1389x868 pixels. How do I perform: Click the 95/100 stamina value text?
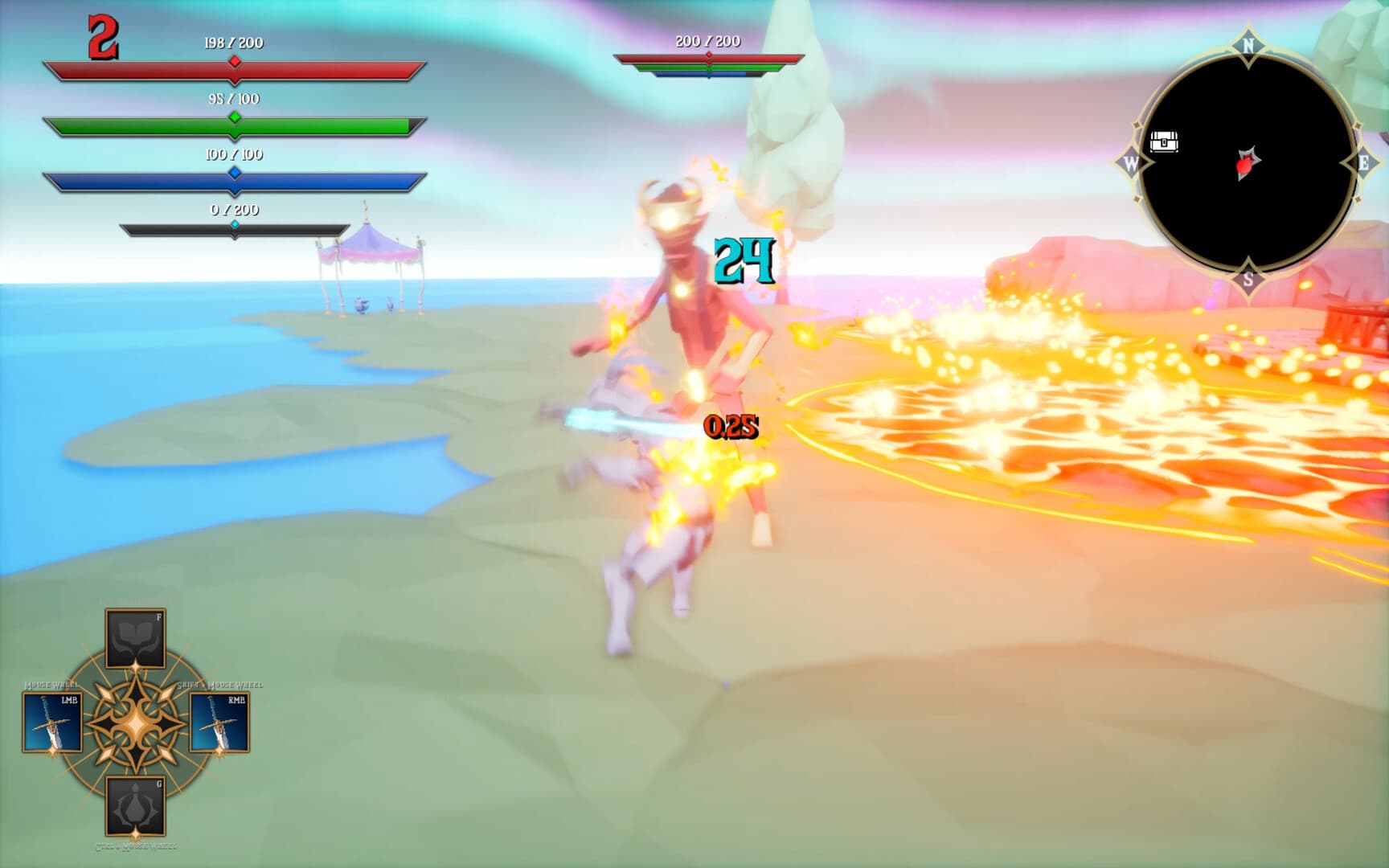click(x=234, y=98)
